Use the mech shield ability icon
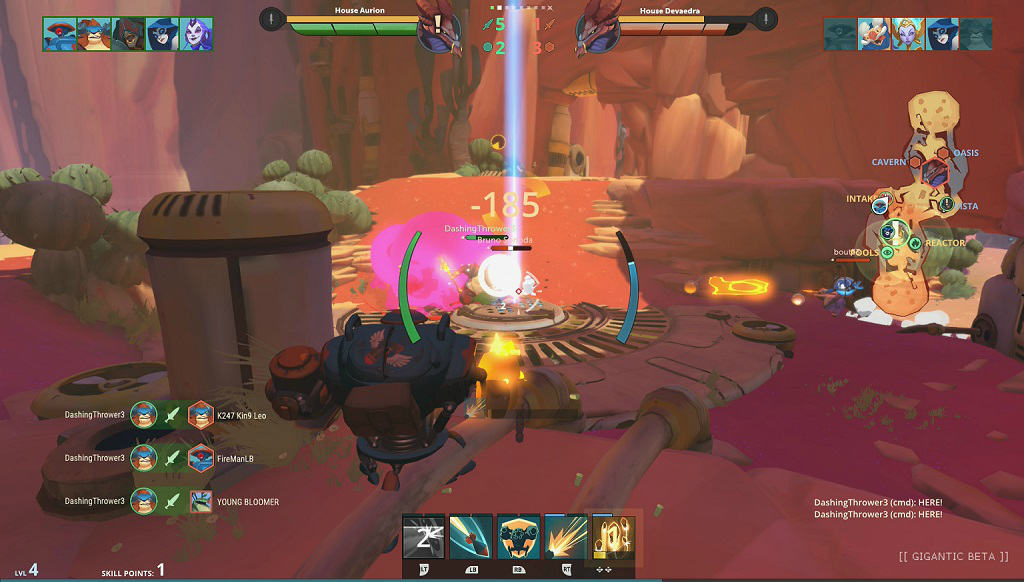Screen dimensions: 1024x582 (x=518, y=537)
